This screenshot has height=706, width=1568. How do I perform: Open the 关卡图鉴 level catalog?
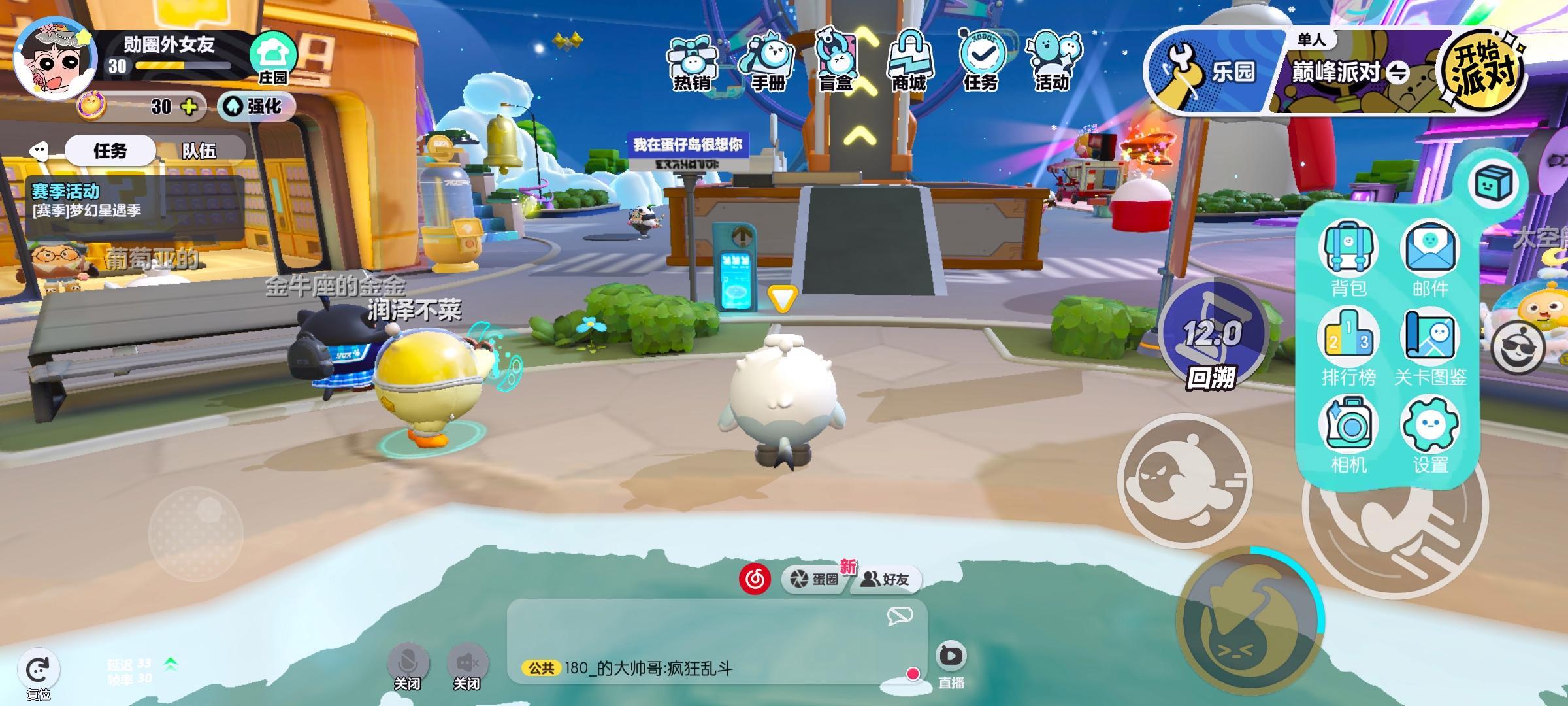pyautogui.click(x=1429, y=348)
